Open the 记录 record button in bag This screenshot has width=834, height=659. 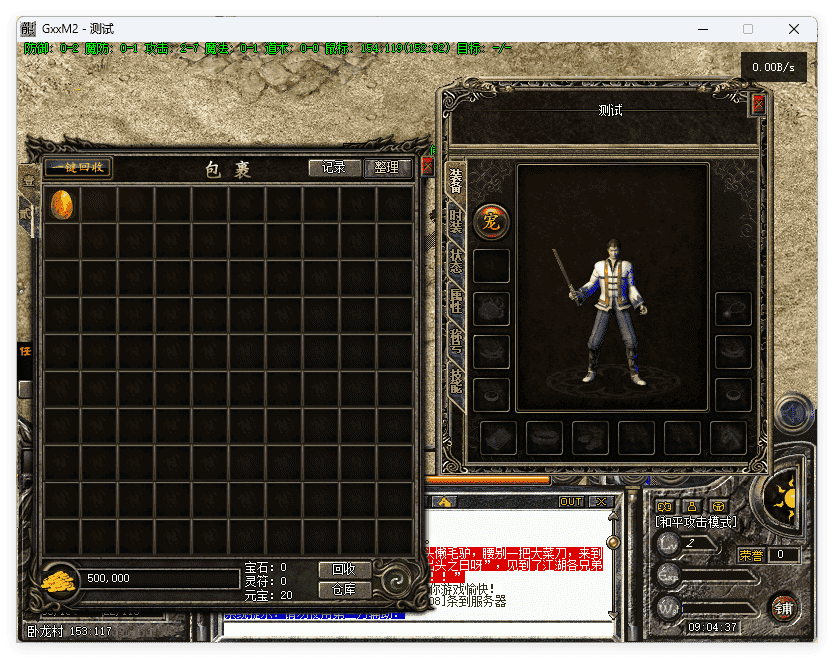(x=334, y=168)
